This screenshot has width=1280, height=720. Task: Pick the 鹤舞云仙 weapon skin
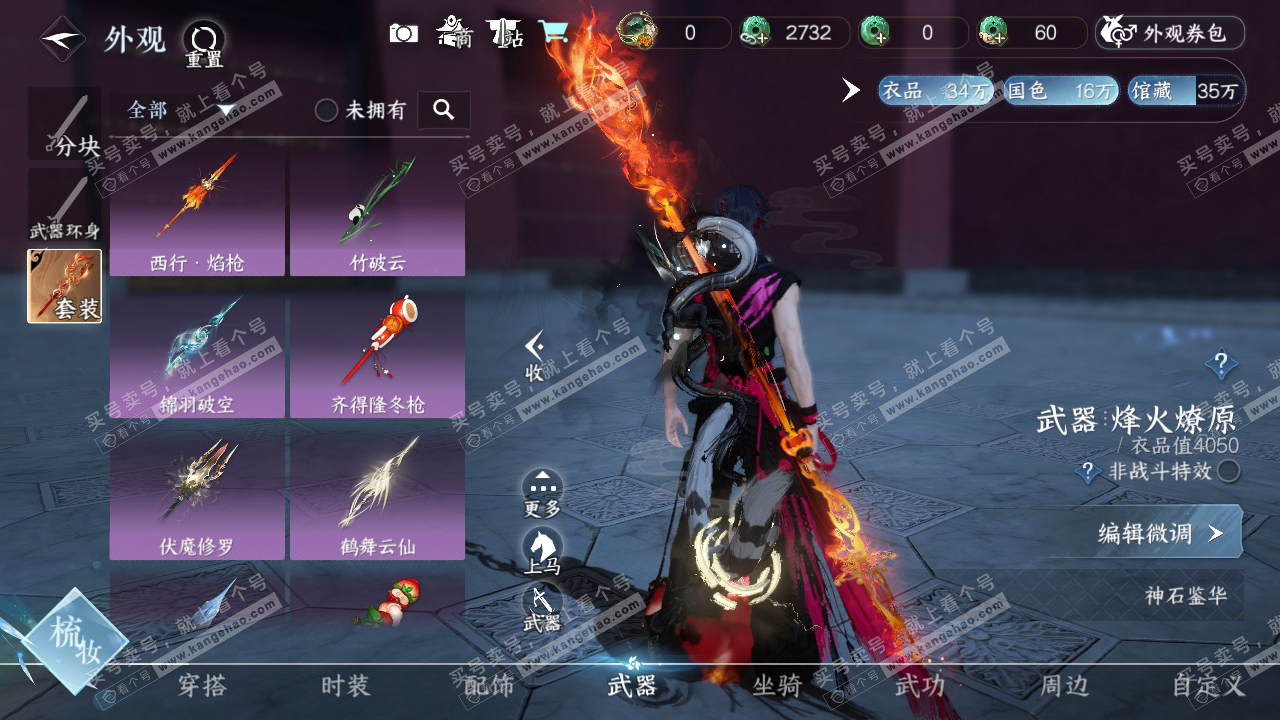coord(377,498)
